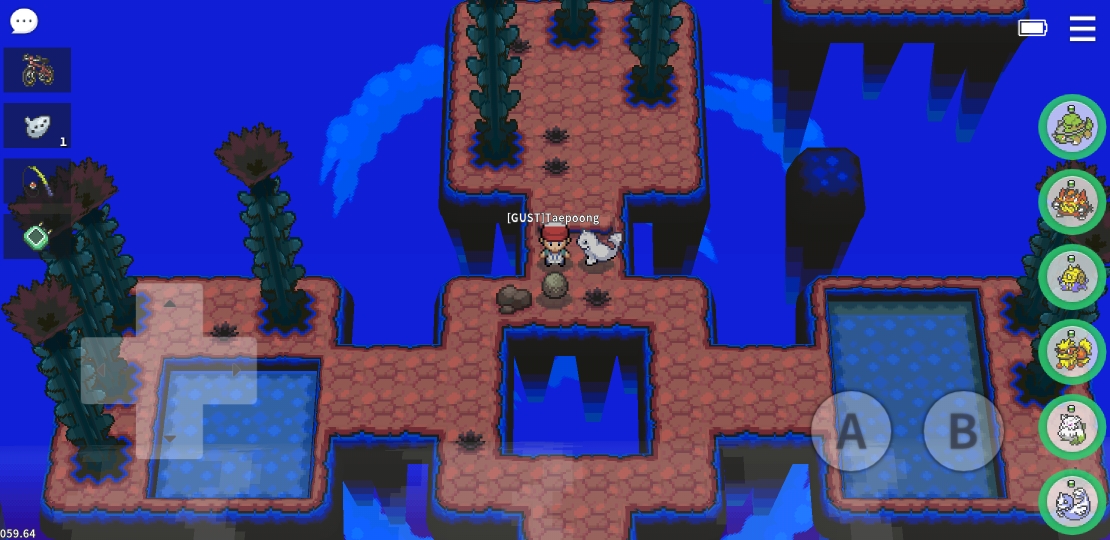Image resolution: width=1110 pixels, height=540 pixels.
Task: Open the hamburger main menu
Action: coord(1082,29)
